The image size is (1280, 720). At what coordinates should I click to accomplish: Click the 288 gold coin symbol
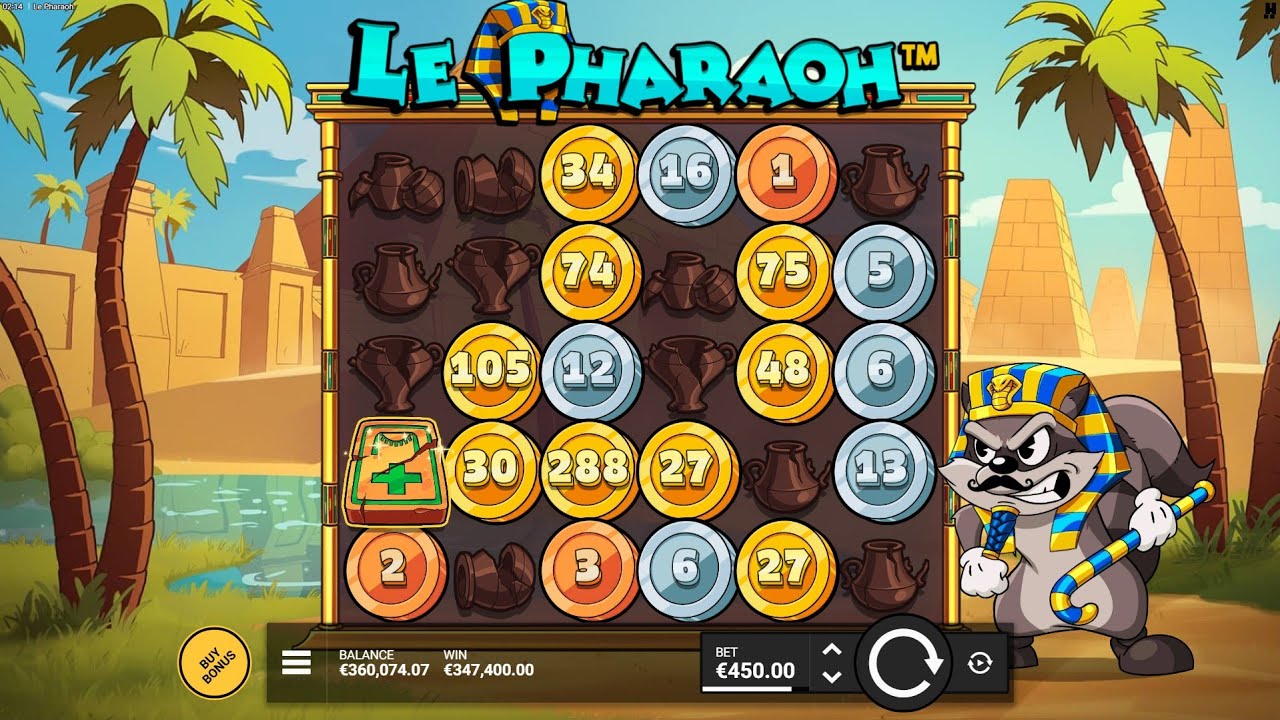click(x=589, y=468)
